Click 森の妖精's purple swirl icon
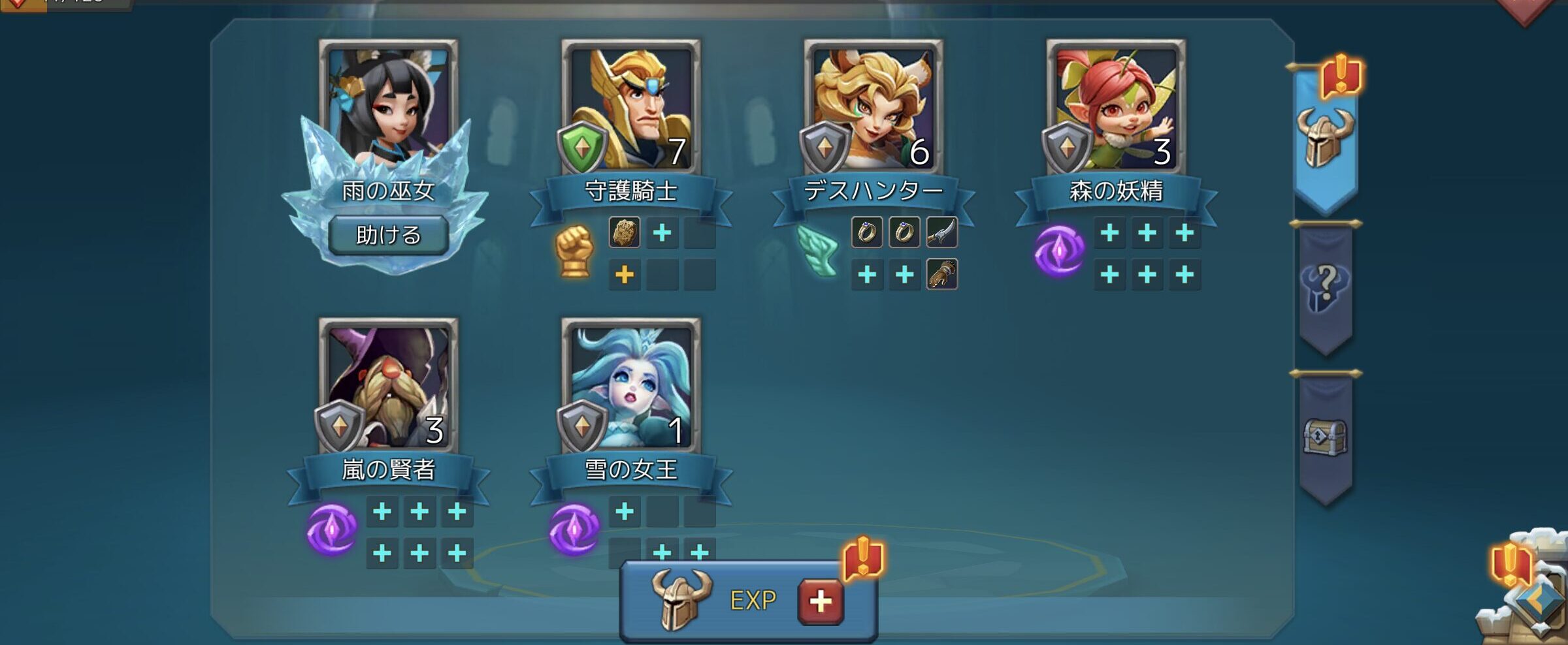Image resolution: width=1568 pixels, height=645 pixels. coord(1059,251)
